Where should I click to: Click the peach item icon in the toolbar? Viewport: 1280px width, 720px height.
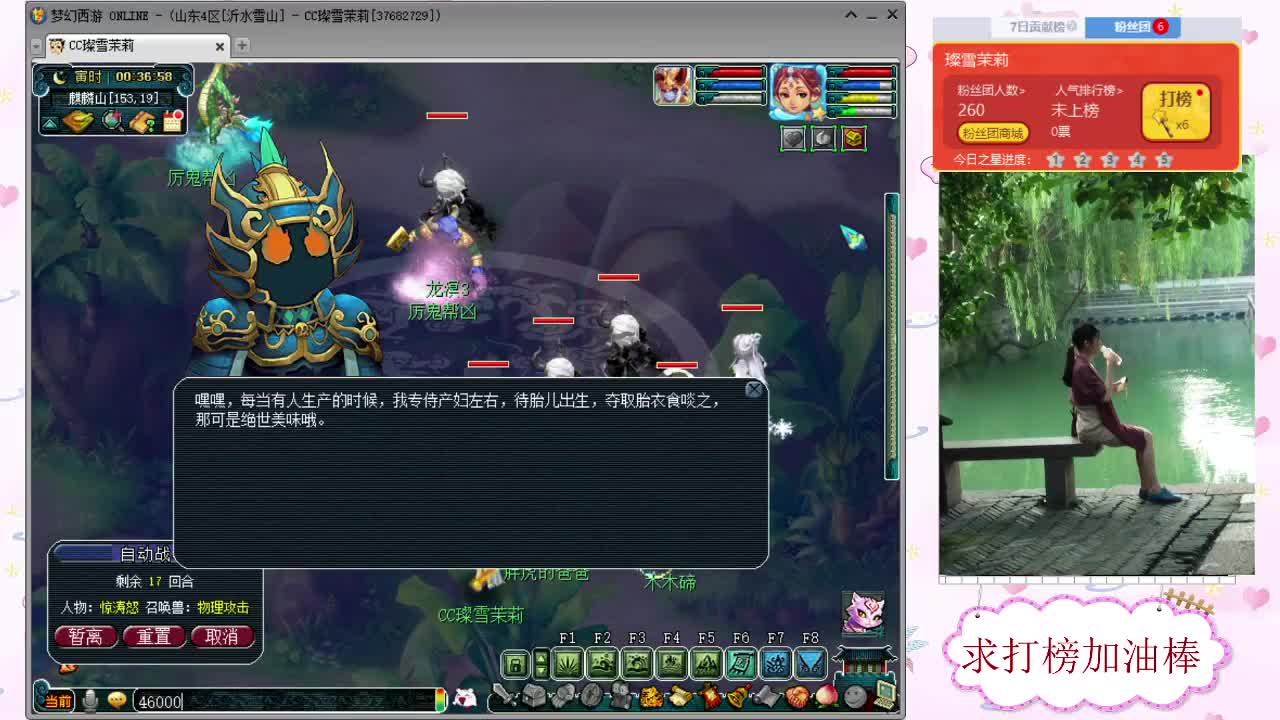click(826, 697)
